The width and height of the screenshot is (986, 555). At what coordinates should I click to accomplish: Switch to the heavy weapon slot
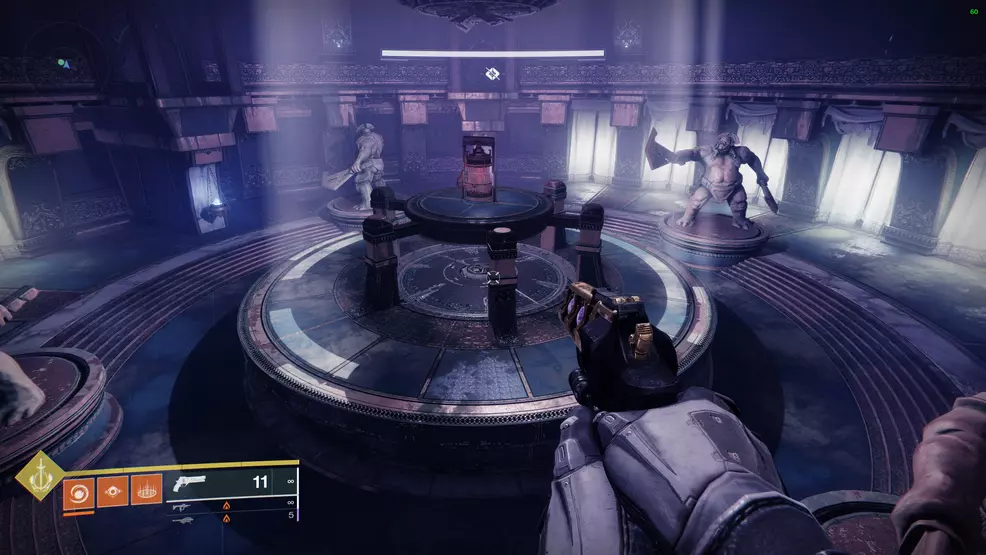point(184,520)
